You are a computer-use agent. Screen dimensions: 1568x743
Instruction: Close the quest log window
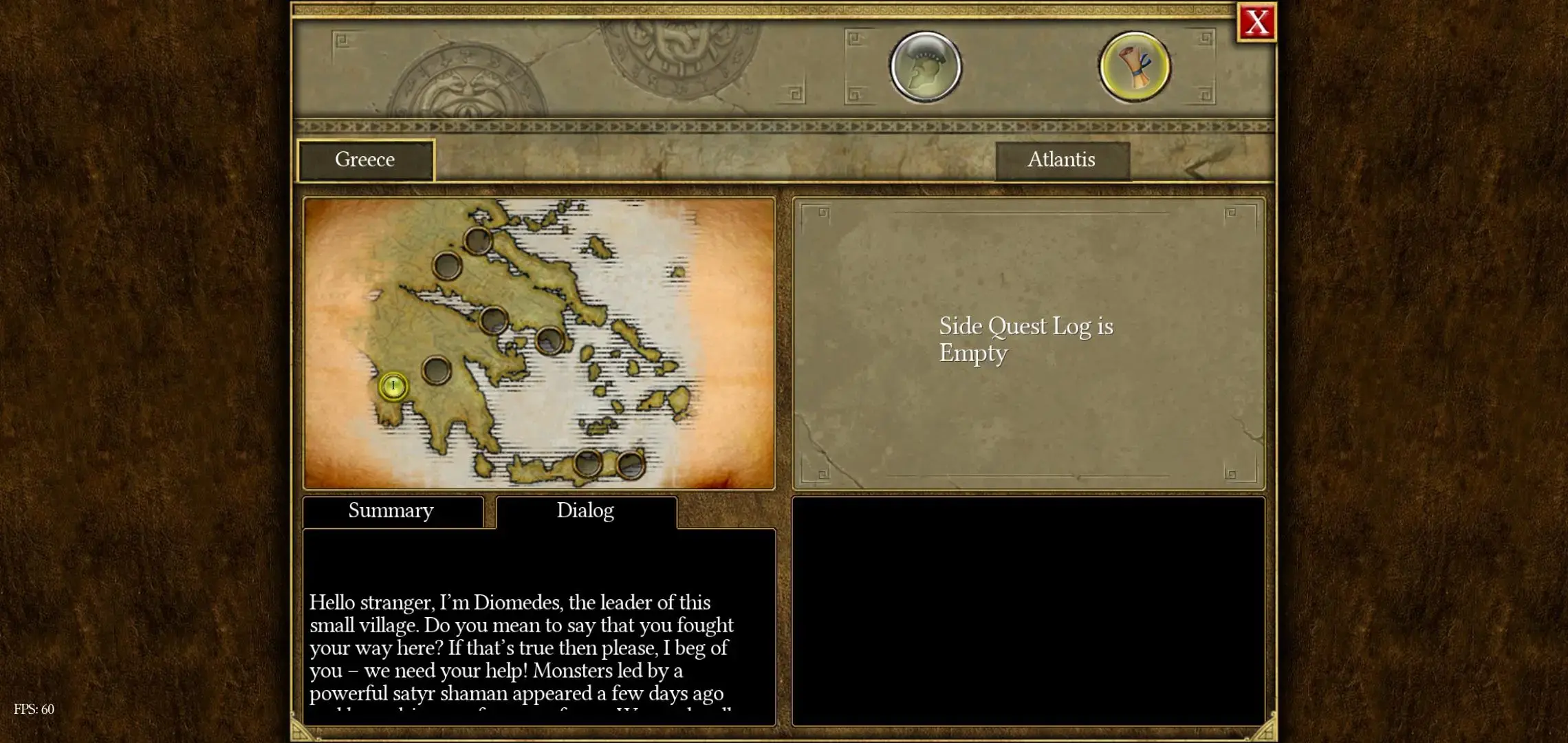pyautogui.click(x=1256, y=23)
